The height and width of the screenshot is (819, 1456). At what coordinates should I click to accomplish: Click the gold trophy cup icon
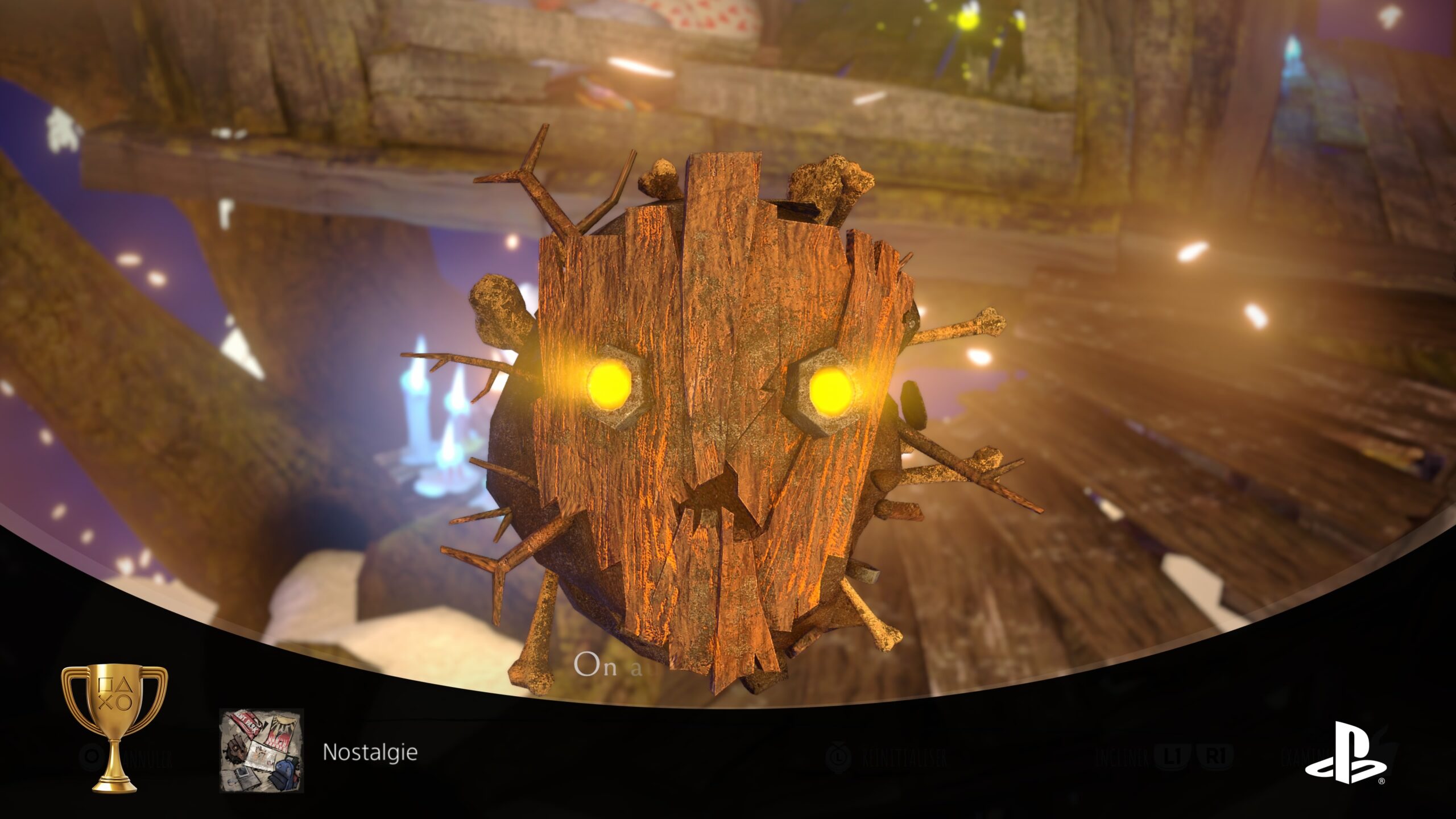pos(114,727)
